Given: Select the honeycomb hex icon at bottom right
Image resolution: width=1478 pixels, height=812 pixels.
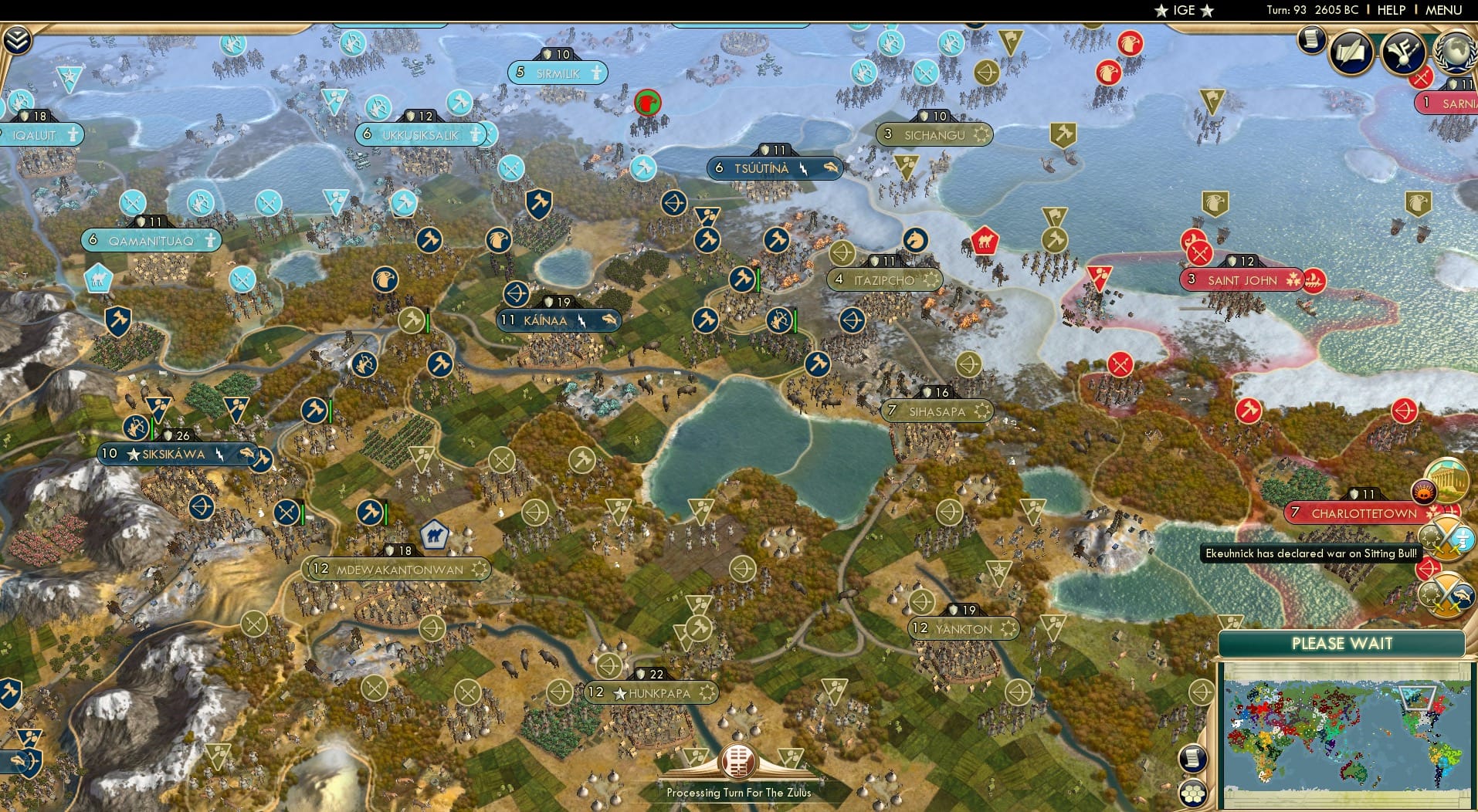Looking at the screenshot, I should (1193, 791).
